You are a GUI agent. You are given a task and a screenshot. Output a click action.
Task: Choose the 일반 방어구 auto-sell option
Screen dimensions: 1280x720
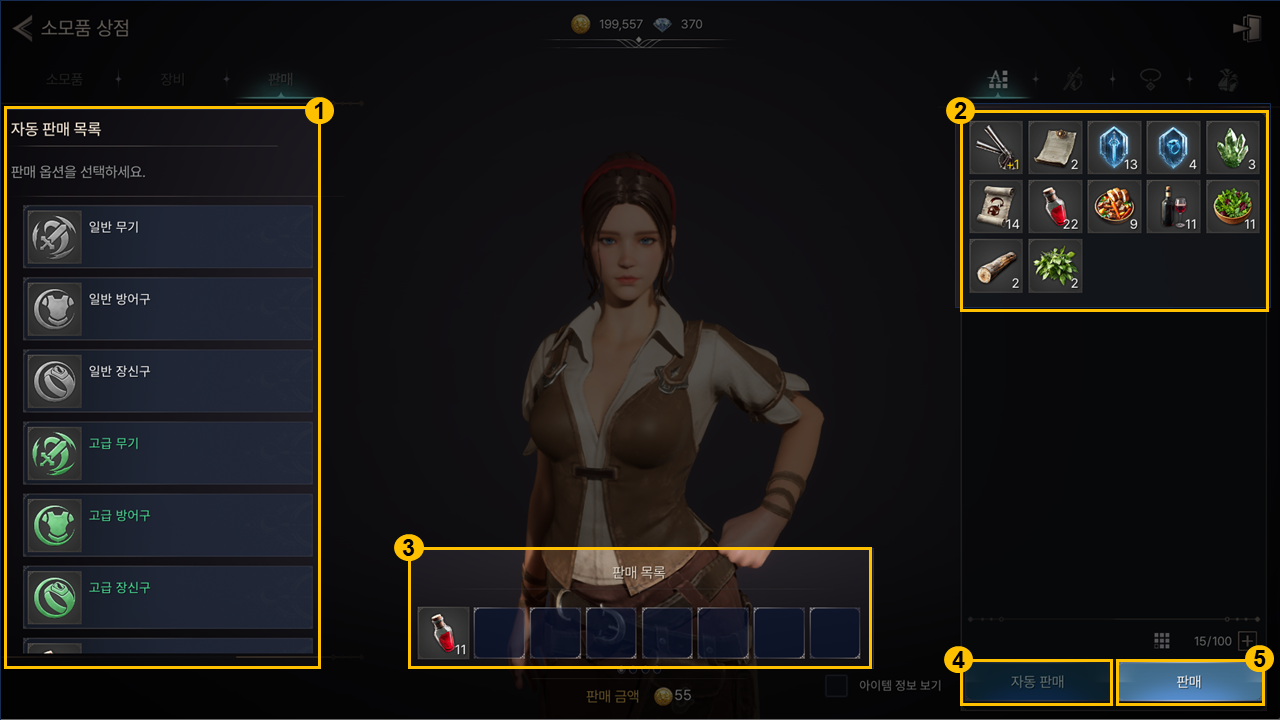click(168, 308)
